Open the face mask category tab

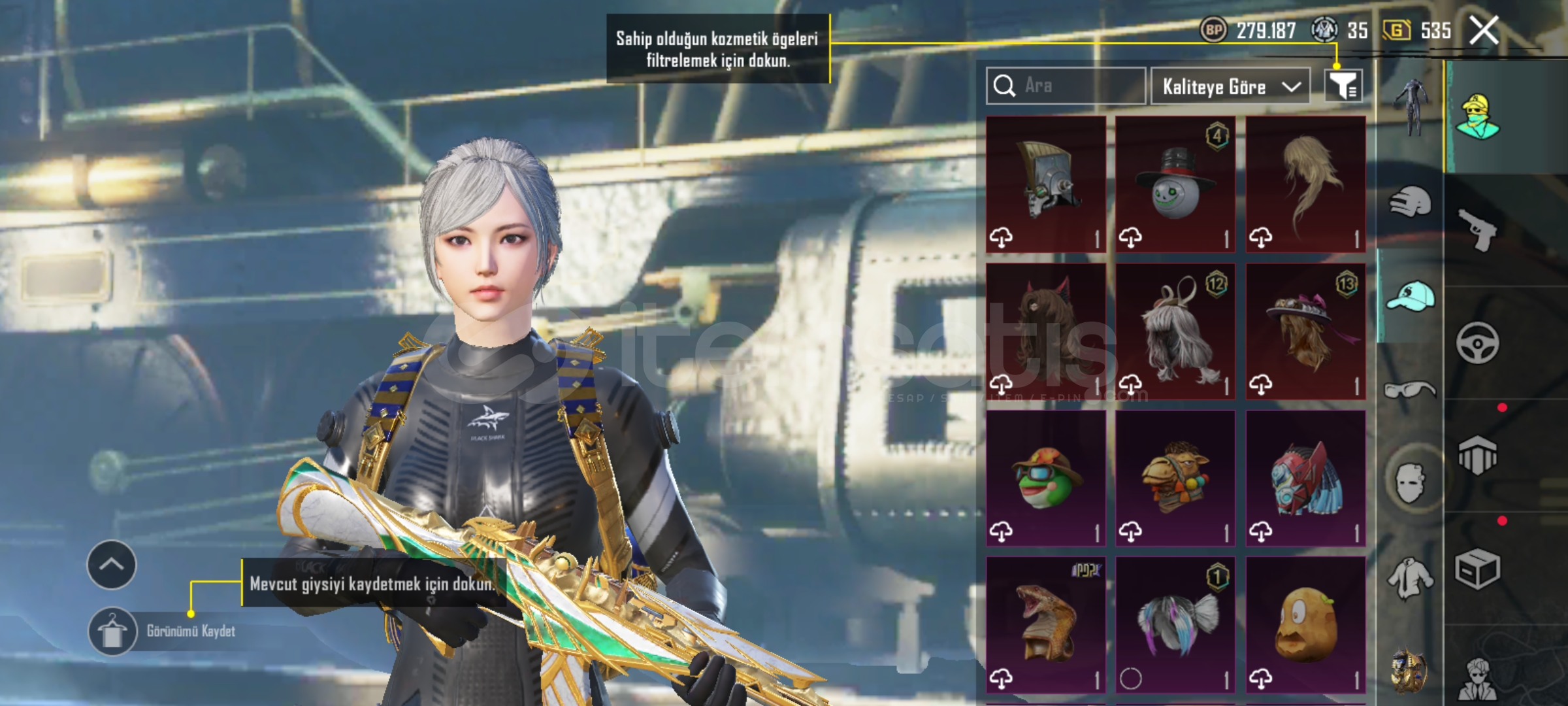[1410, 482]
